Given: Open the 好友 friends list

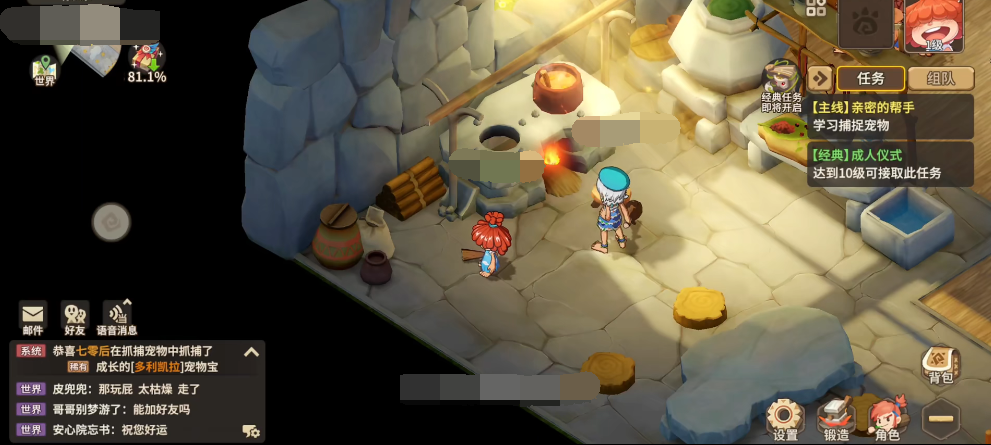Looking at the screenshot, I should point(75,318).
